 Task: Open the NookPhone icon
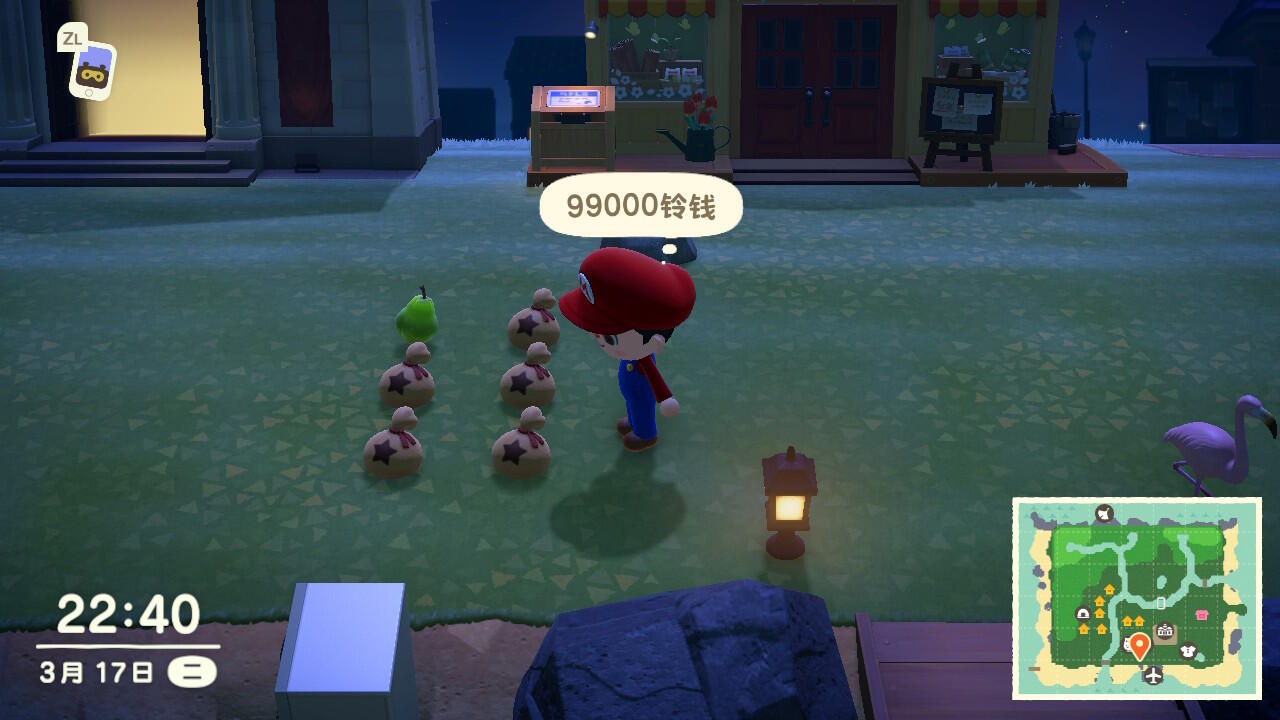[x=92, y=70]
